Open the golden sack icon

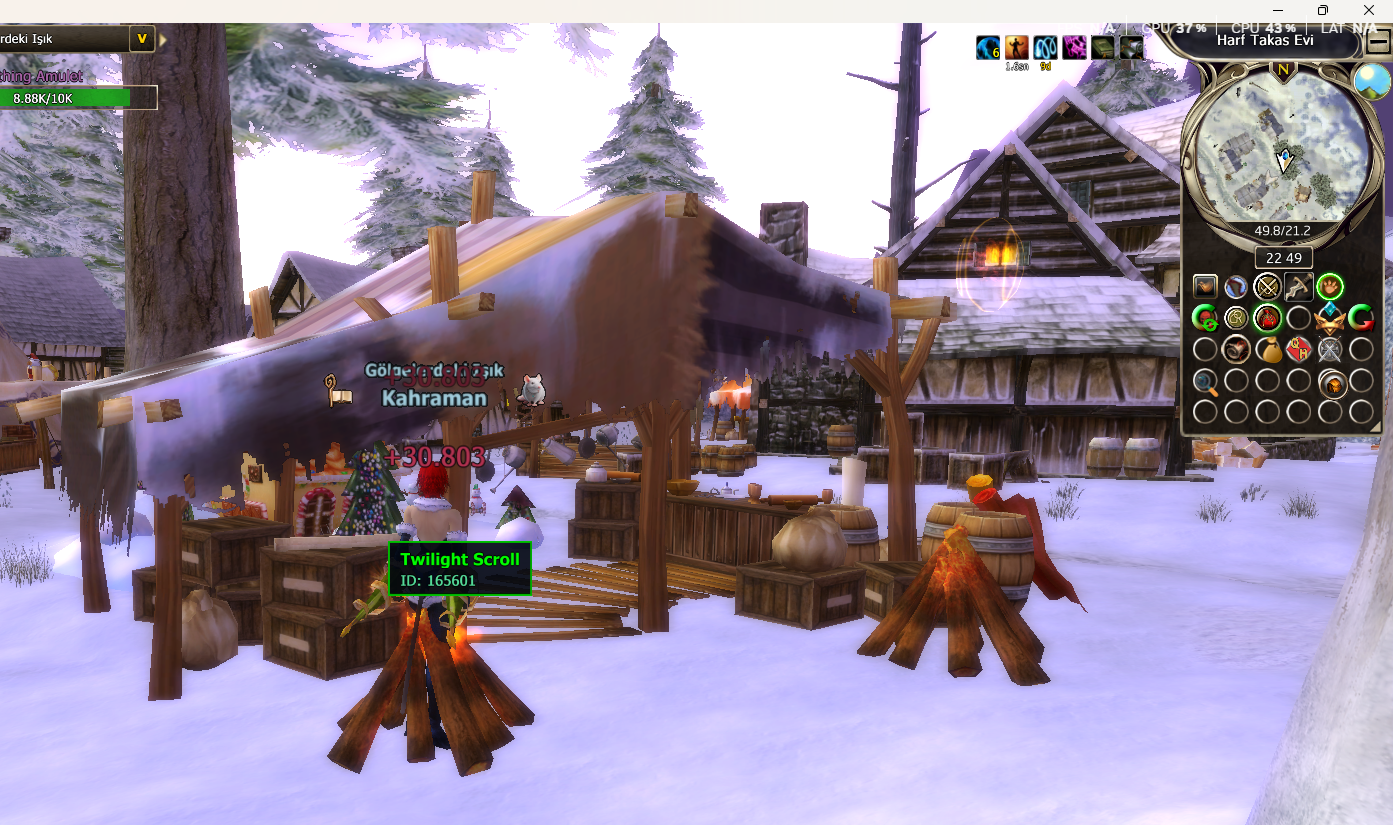[x=1267, y=350]
